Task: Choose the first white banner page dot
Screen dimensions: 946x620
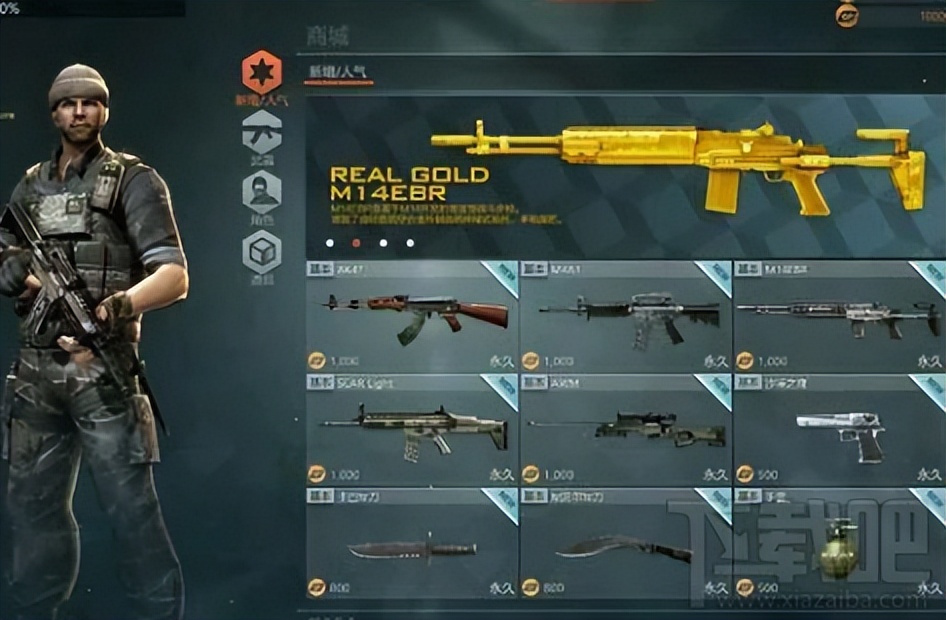Action: point(331,242)
